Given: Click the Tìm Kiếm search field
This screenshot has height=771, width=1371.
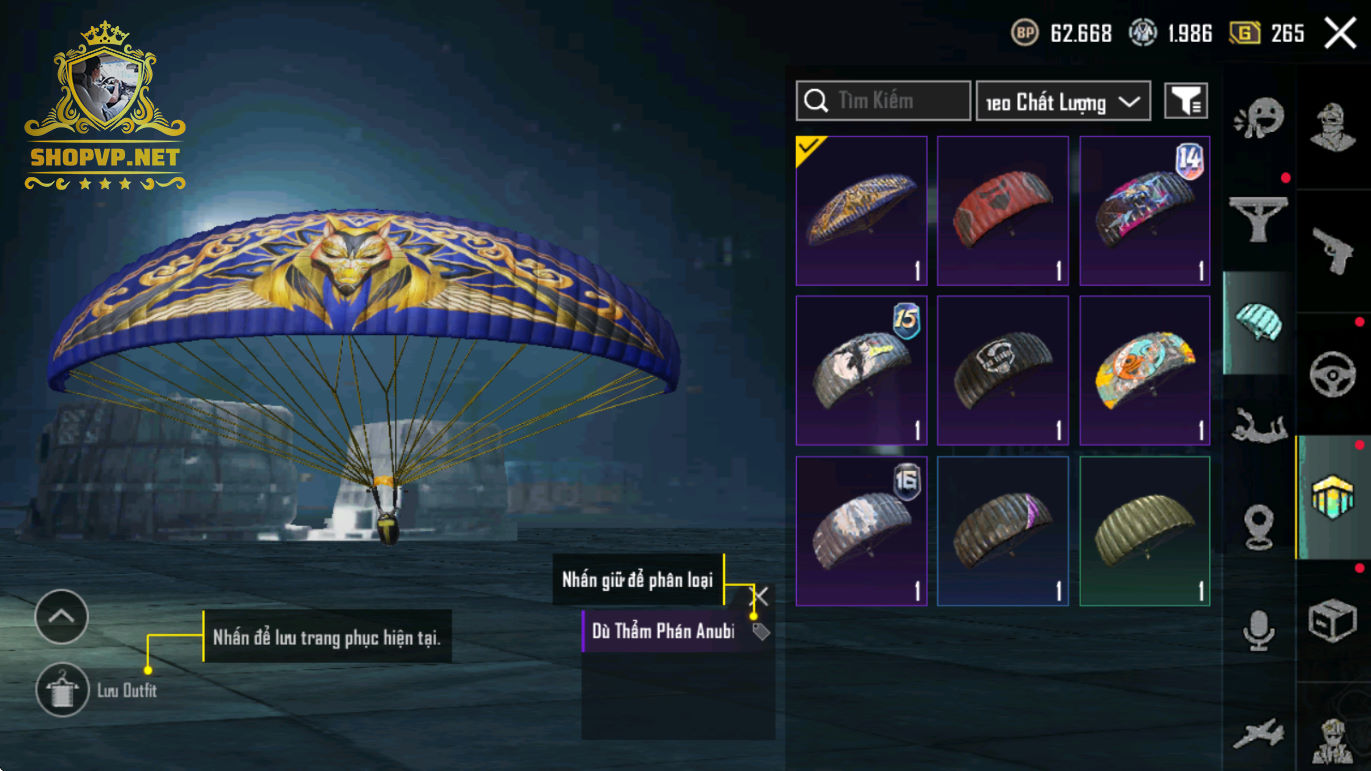Looking at the screenshot, I should coord(883,101).
